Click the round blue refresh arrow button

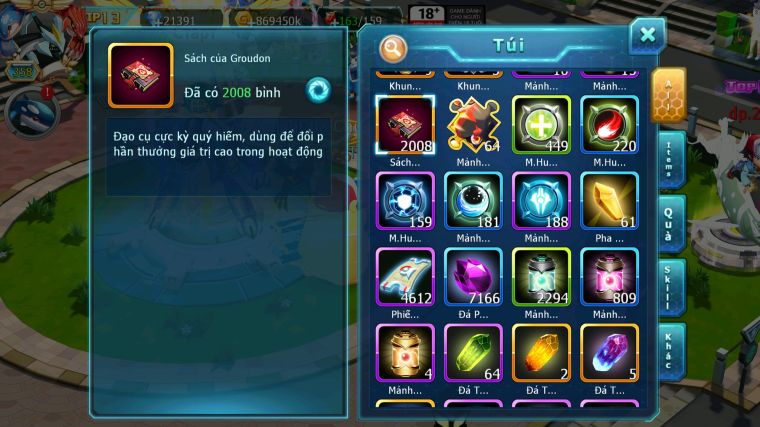coord(318,89)
